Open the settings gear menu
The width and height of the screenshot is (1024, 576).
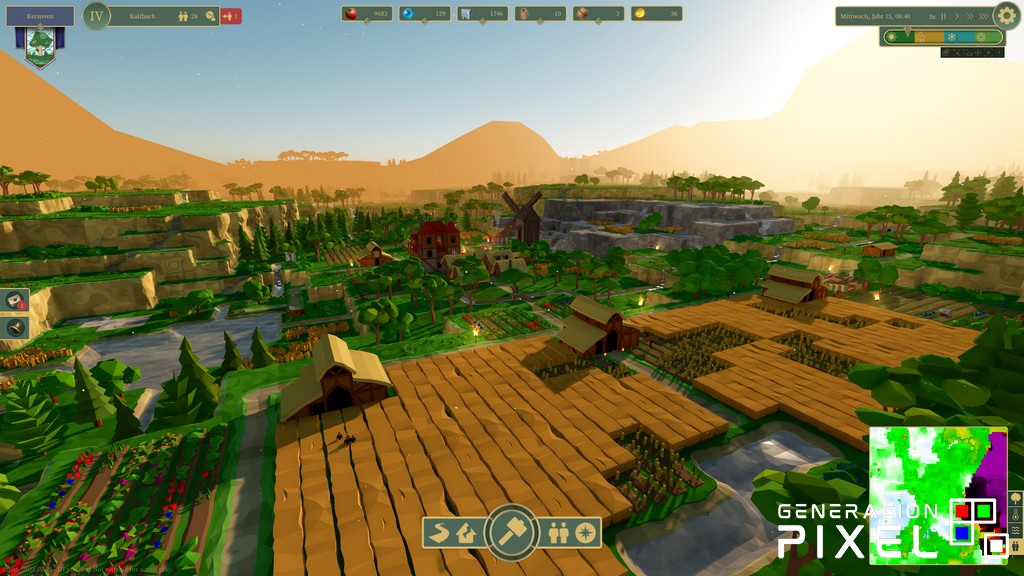pos(1006,15)
